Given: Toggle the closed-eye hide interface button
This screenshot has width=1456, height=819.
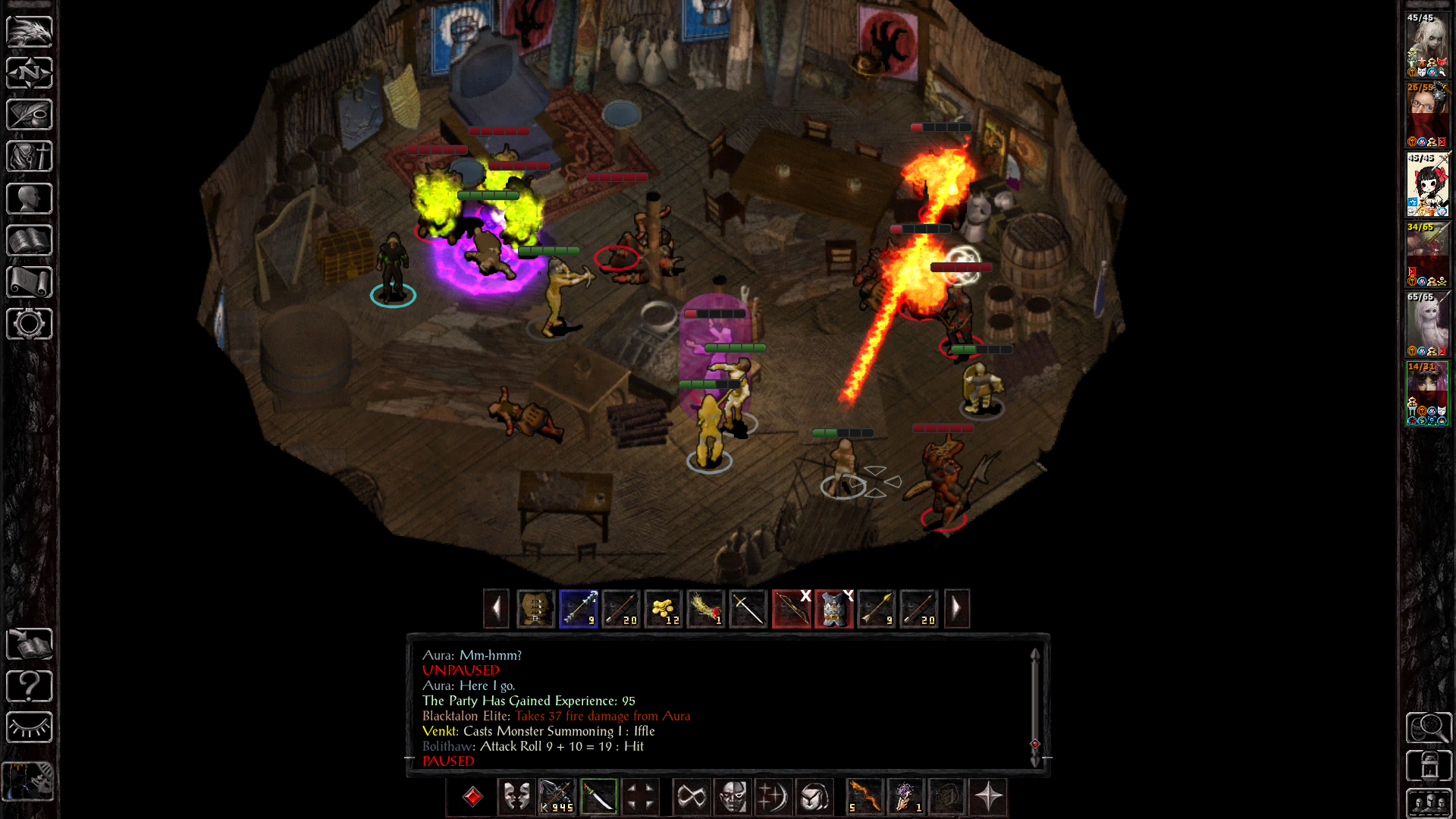Looking at the screenshot, I should pos(29,728).
